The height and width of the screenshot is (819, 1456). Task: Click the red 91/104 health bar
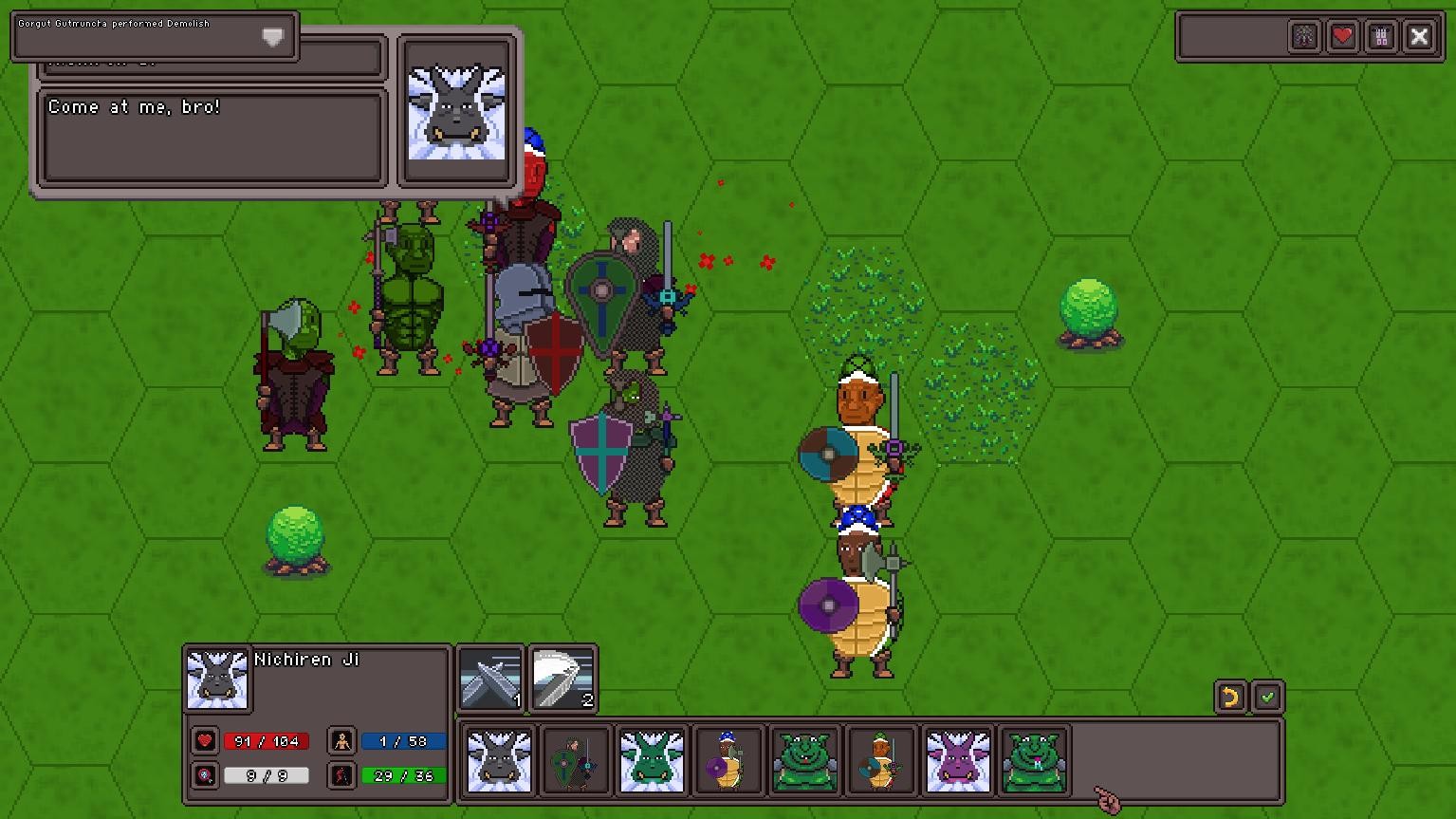[x=267, y=741]
